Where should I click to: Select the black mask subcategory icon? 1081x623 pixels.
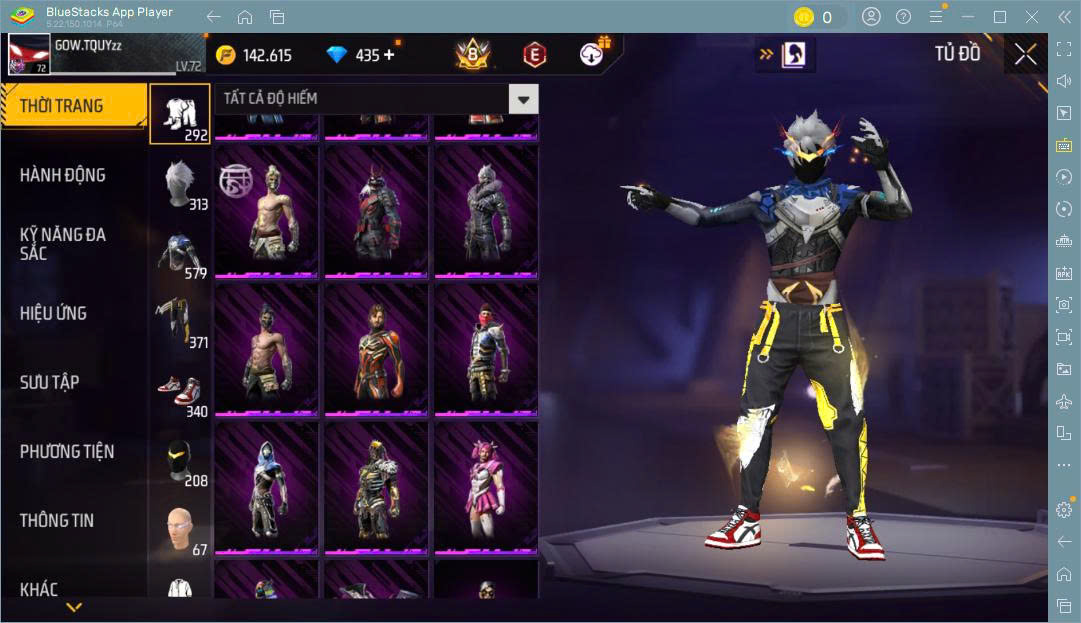(180, 460)
